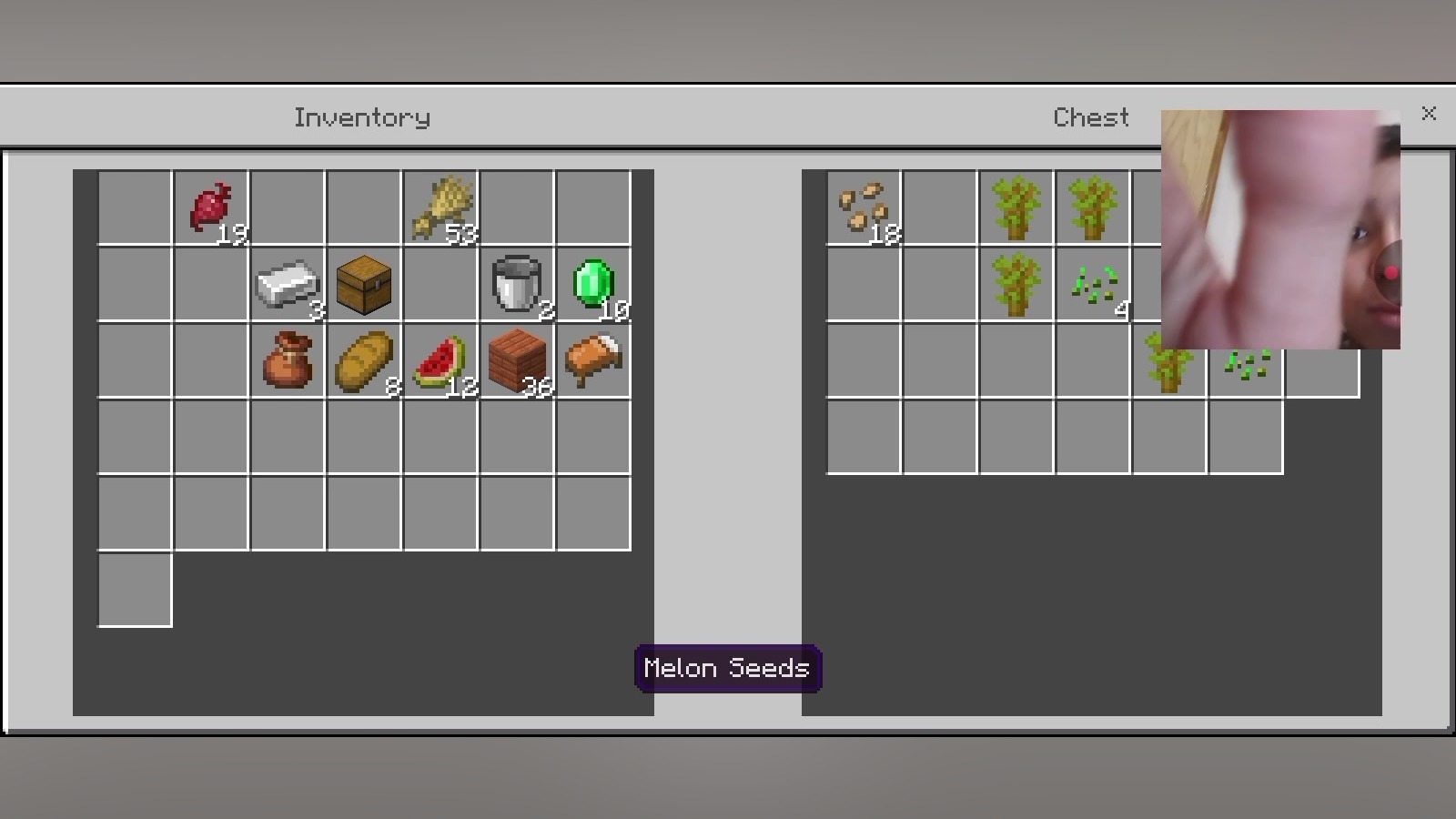Select the iron ingots slot
This screenshot has width=1456, height=819.
[x=288, y=285]
